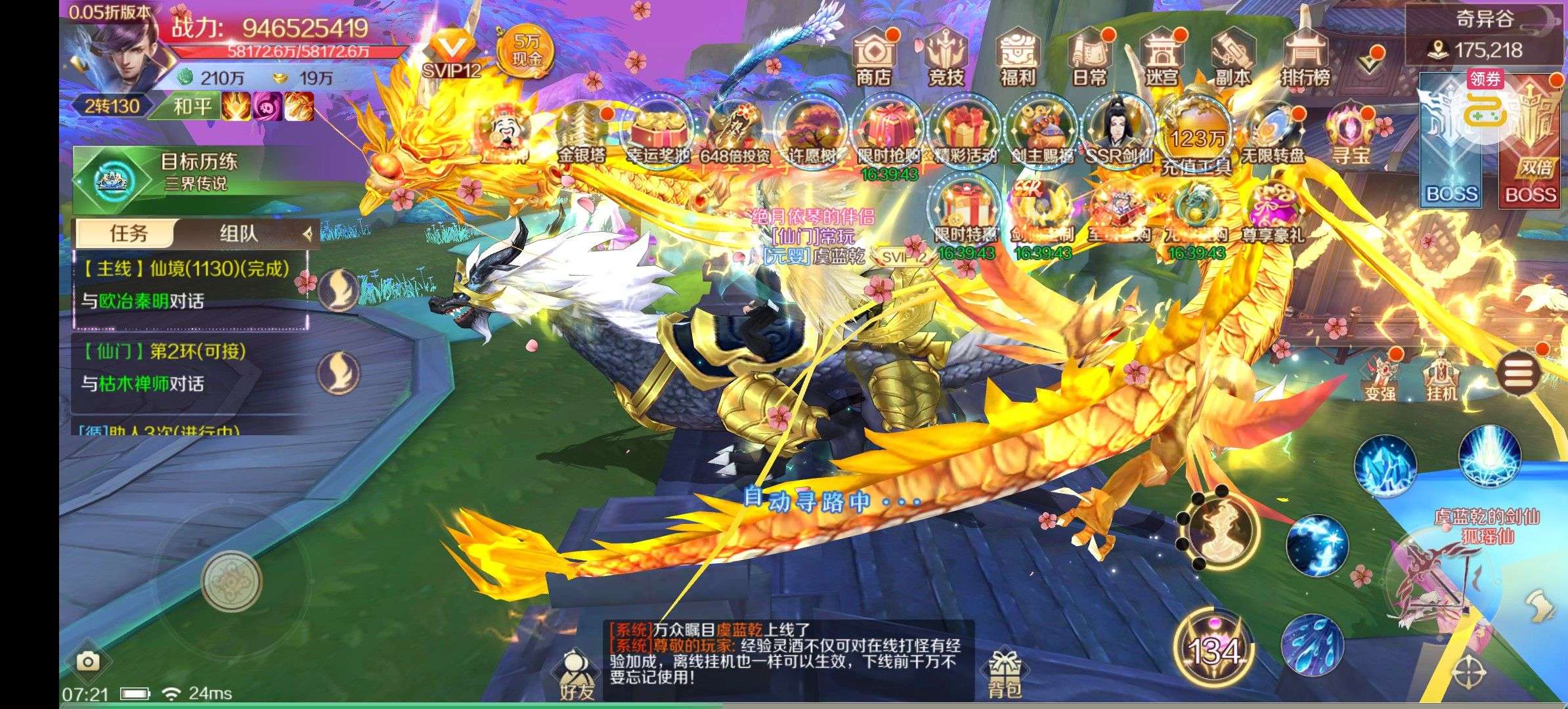Open the 竞技 arena menu
Viewport: 1568px width, 709px height.
pyautogui.click(x=946, y=58)
